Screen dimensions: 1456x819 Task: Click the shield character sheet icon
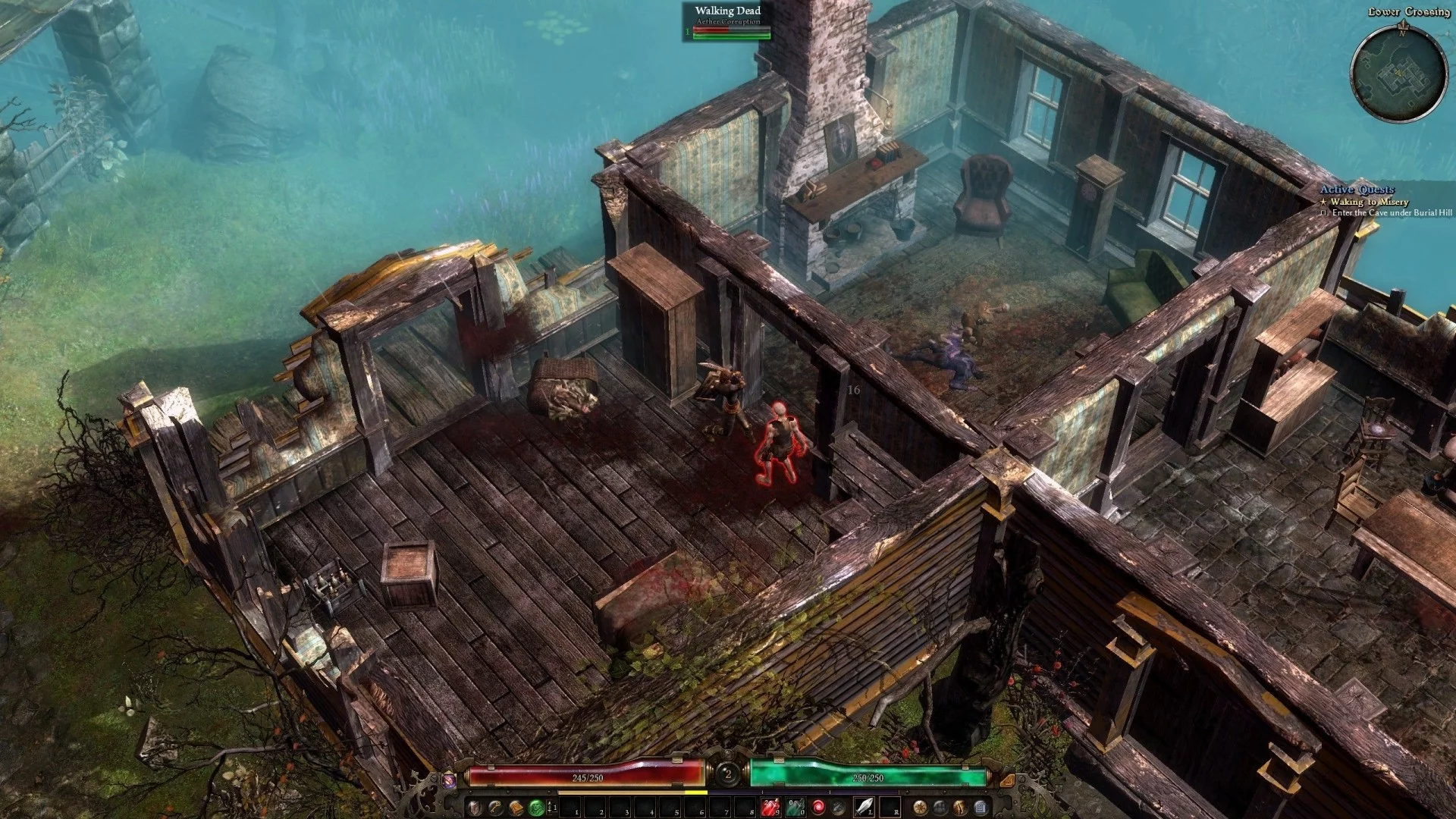475,808
